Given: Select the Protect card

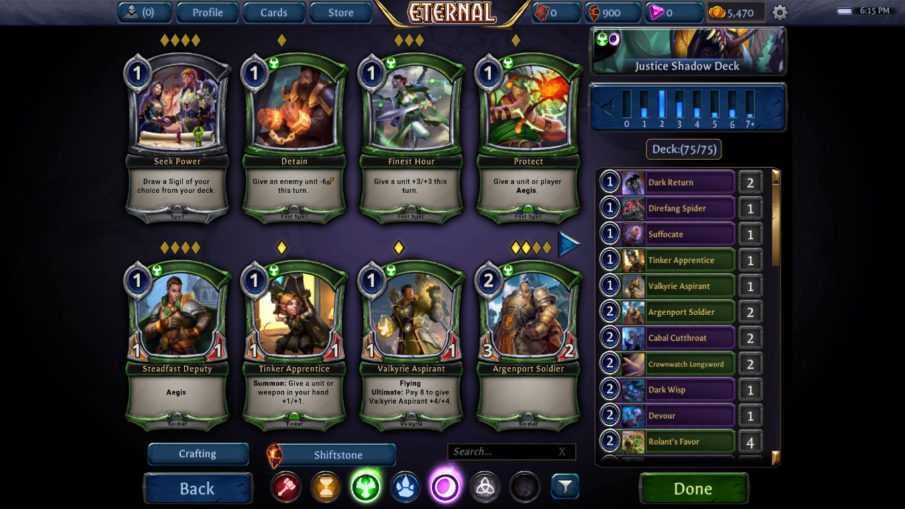Looking at the screenshot, I should [528, 135].
